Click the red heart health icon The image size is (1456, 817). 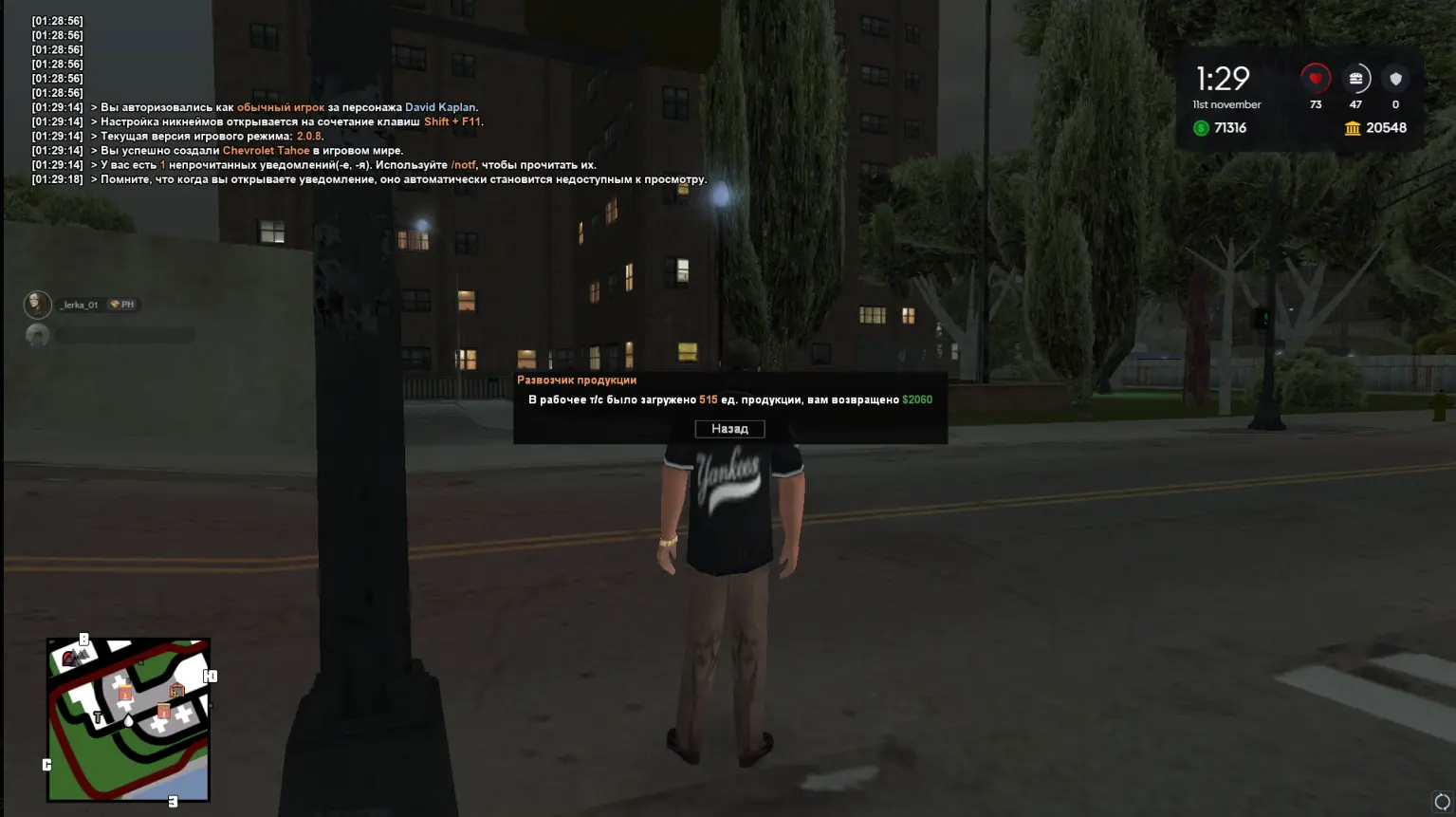(x=1316, y=79)
